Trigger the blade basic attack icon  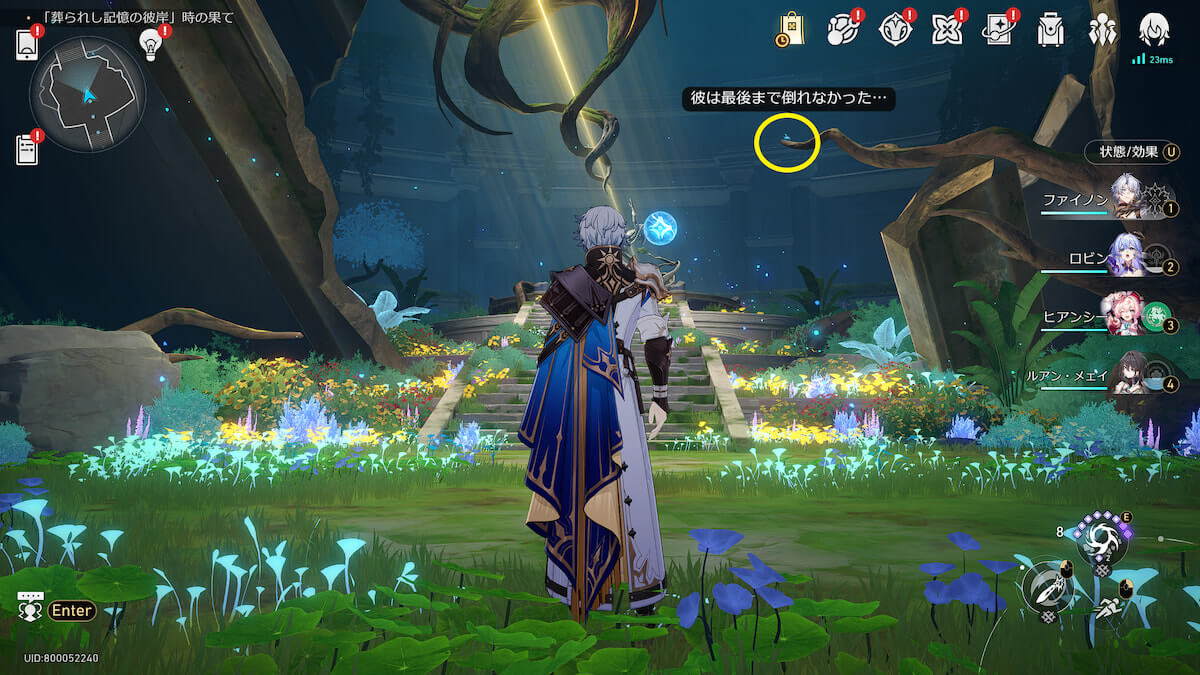1046,588
